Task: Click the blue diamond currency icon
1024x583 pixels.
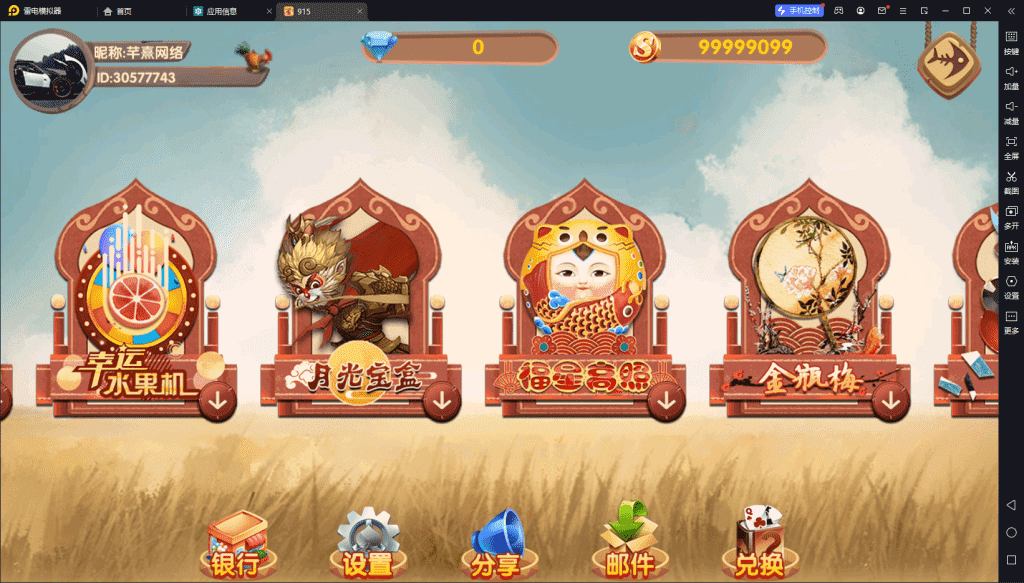Action: click(379, 47)
